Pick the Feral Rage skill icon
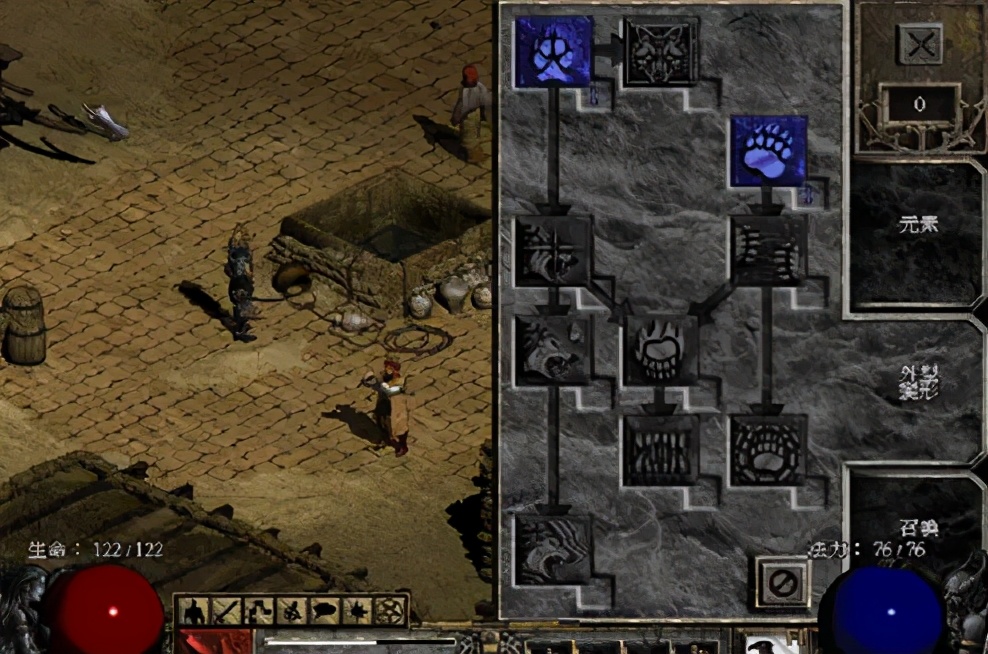The height and width of the screenshot is (654, 988). tap(554, 250)
